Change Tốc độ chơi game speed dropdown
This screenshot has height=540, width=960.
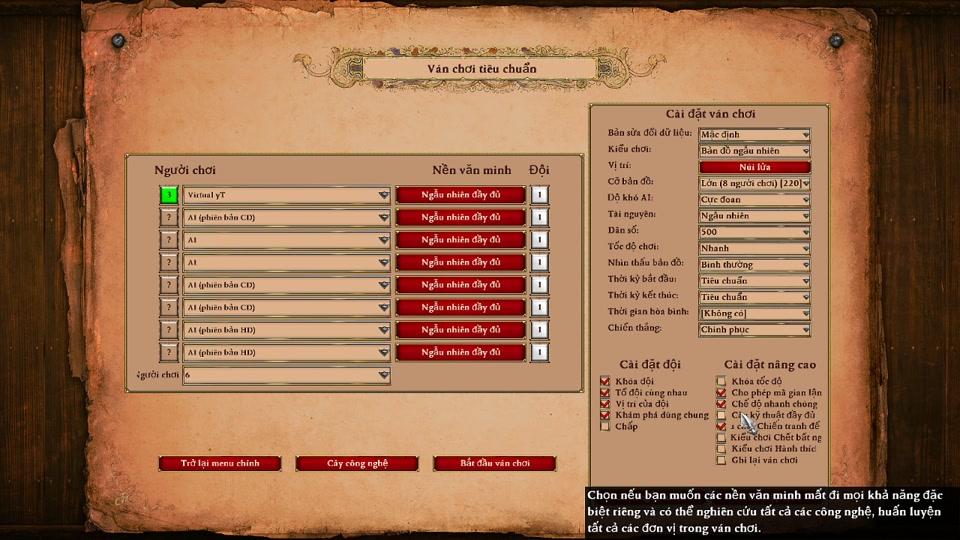coord(754,248)
